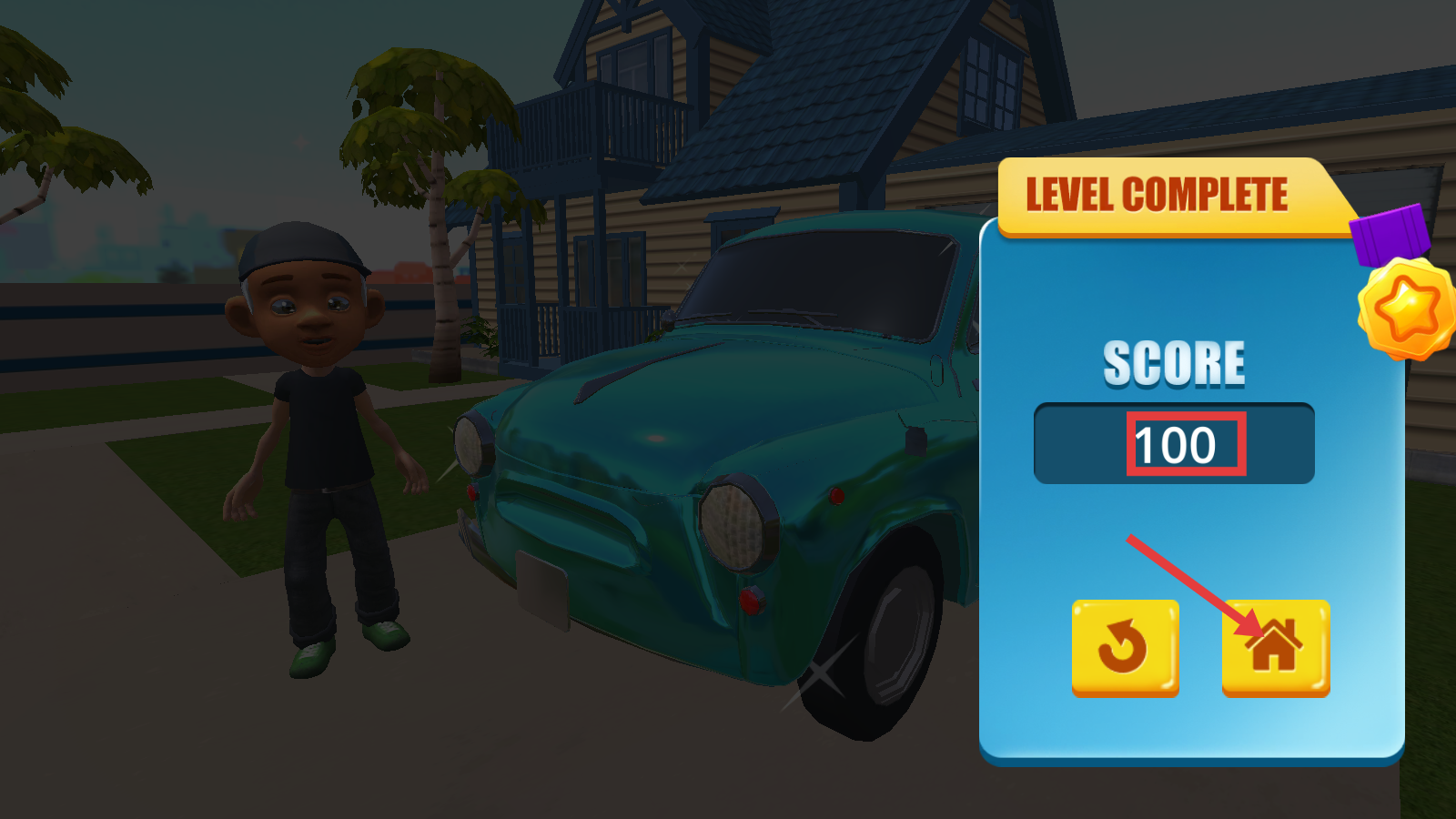Click the replay level arrow button
This screenshot has width=1456, height=819.
[1125, 648]
